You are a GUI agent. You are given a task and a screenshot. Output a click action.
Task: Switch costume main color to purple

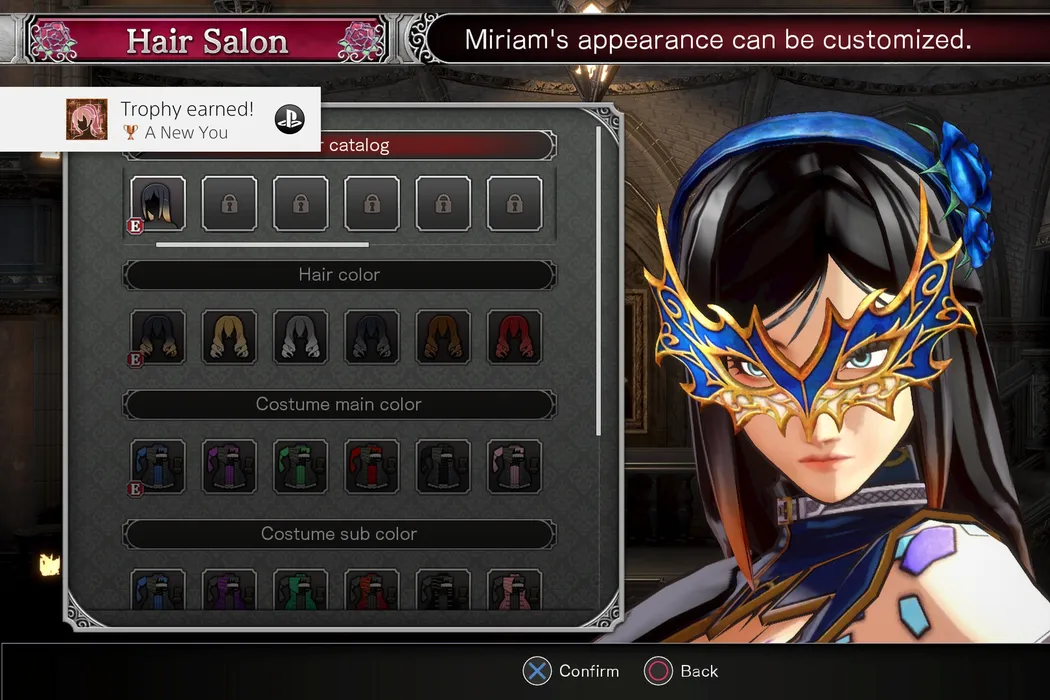pyautogui.click(x=230, y=466)
